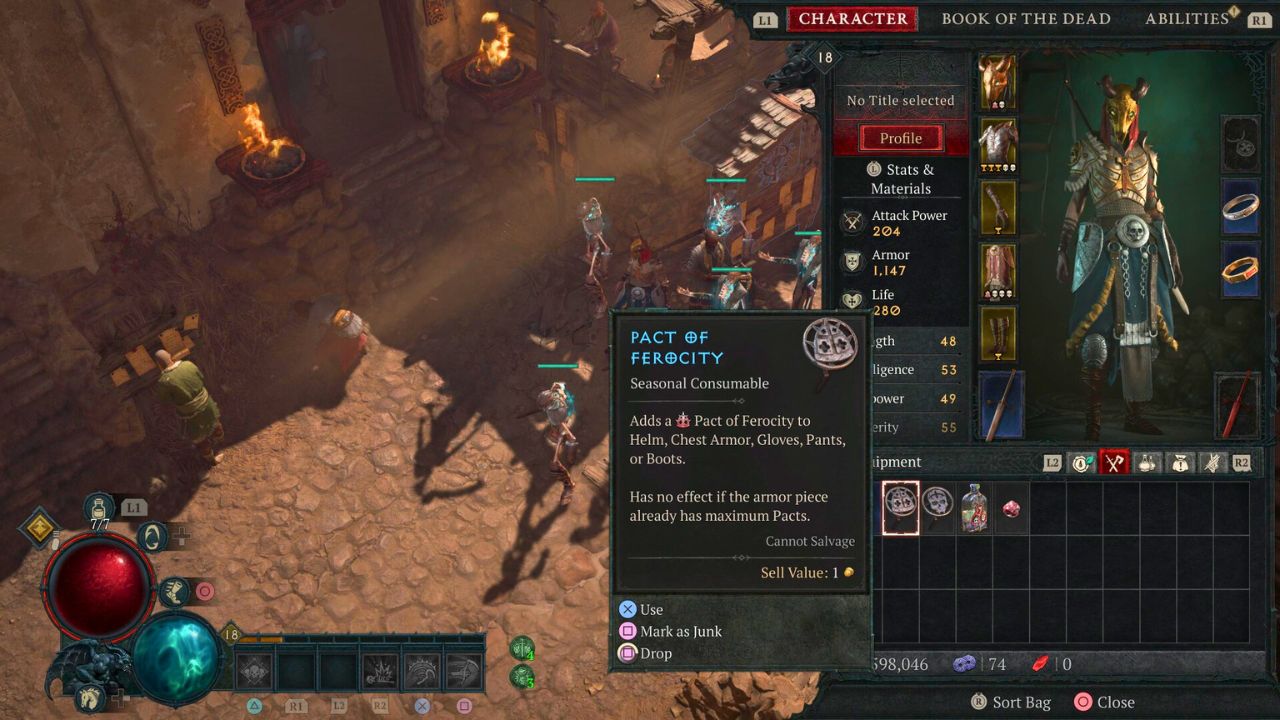Select the Seasonal items filter icon
This screenshot has height=720, width=1280.
[x=1082, y=461]
